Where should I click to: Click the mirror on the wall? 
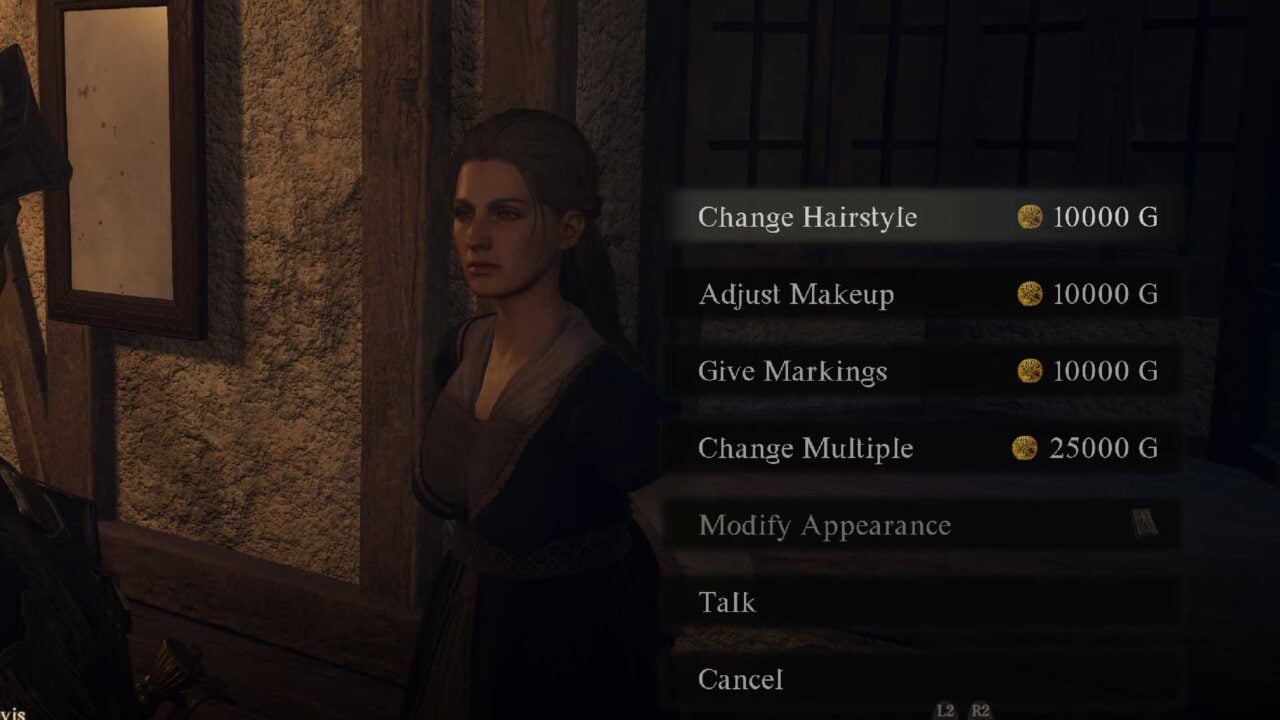point(123,160)
